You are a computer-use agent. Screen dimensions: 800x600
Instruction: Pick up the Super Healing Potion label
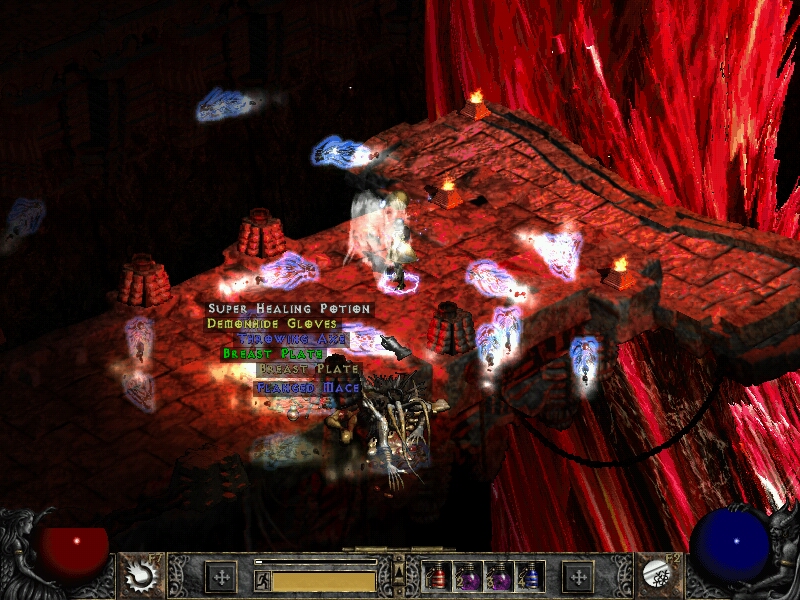289,310
